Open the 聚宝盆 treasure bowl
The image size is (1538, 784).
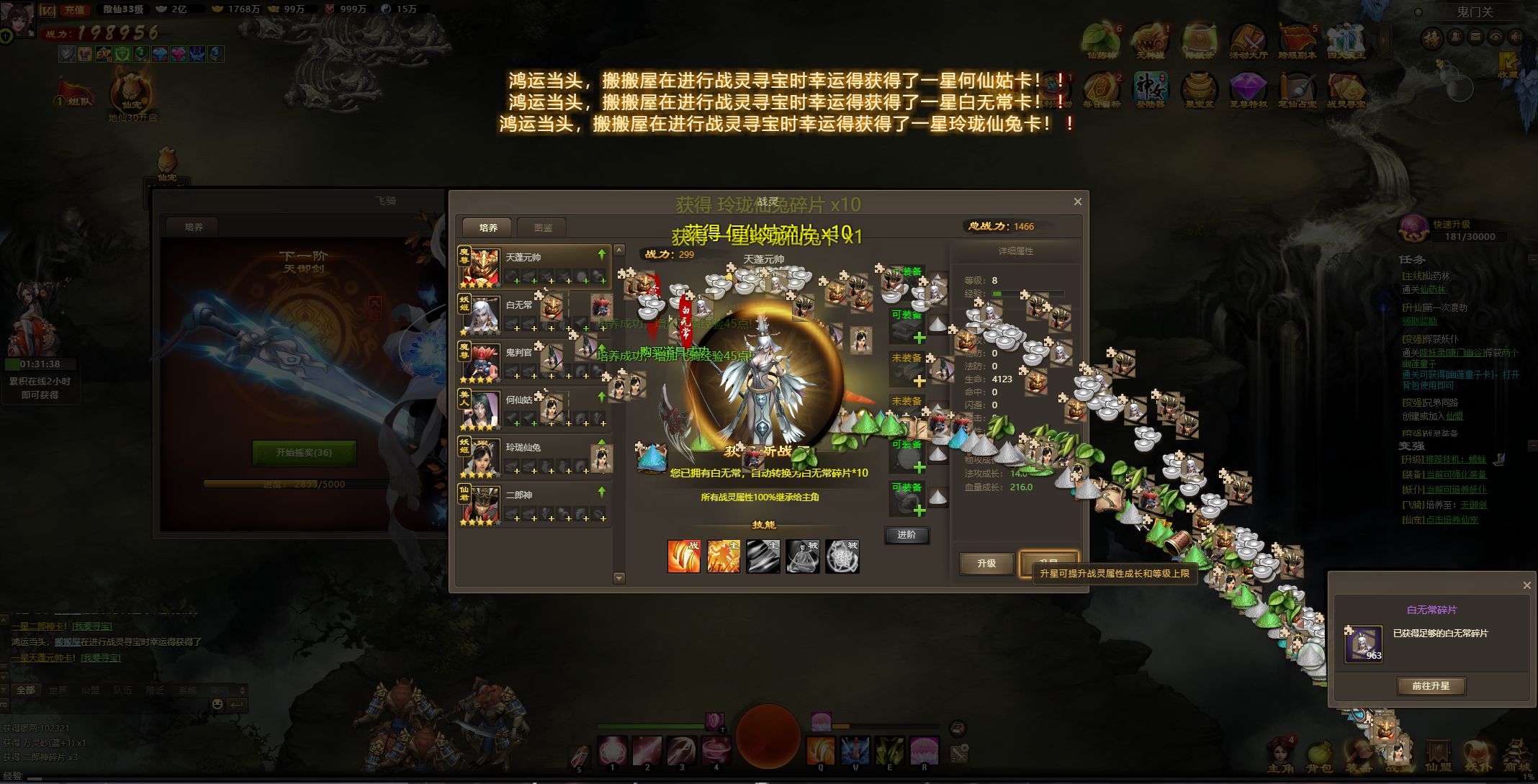1199,91
